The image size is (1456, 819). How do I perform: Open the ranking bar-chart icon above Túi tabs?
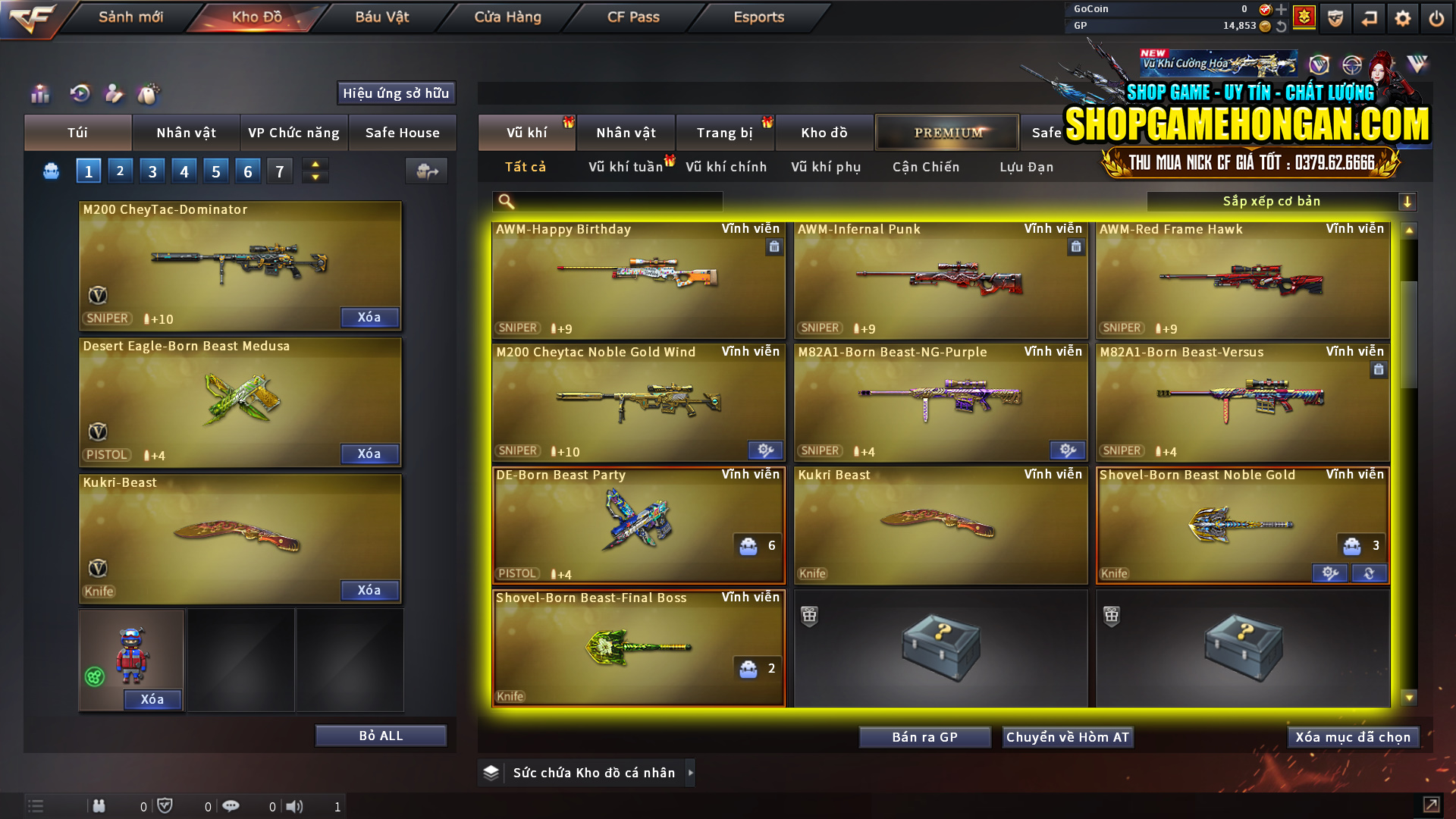pos(39,93)
